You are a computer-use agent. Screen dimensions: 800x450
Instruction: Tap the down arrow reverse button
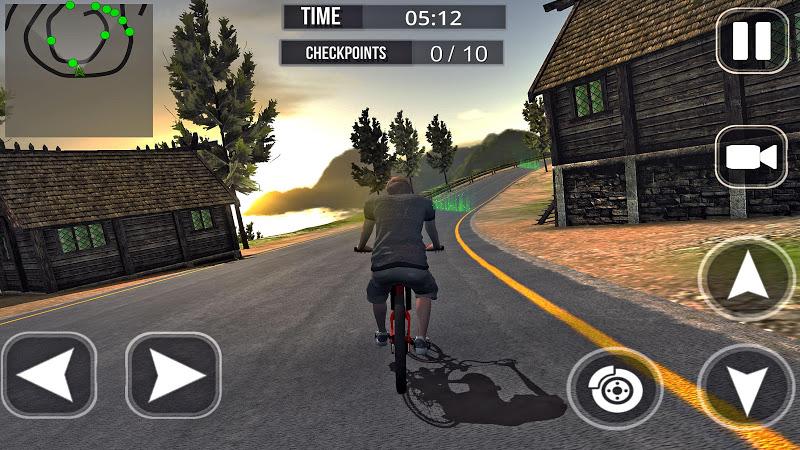746,388
